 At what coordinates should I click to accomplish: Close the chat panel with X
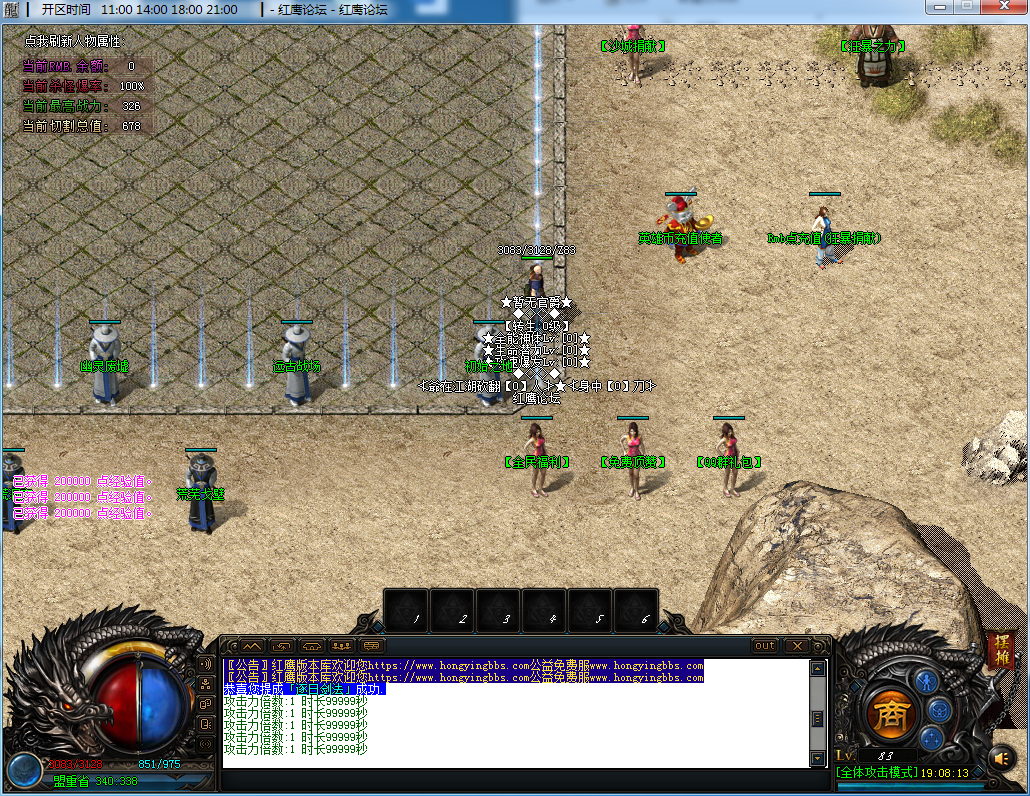click(796, 646)
